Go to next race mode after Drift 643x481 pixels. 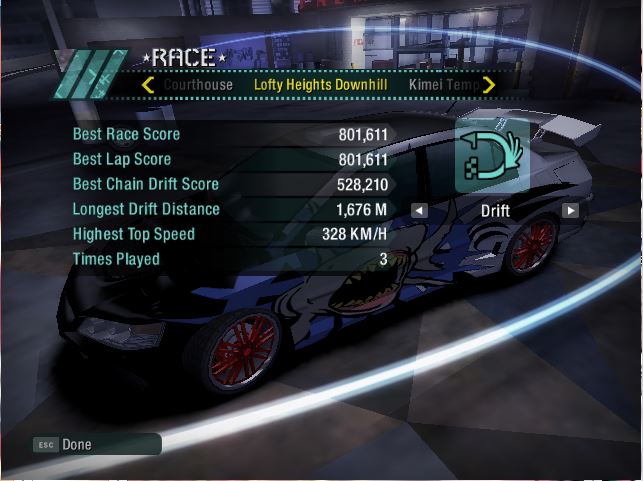pos(570,210)
